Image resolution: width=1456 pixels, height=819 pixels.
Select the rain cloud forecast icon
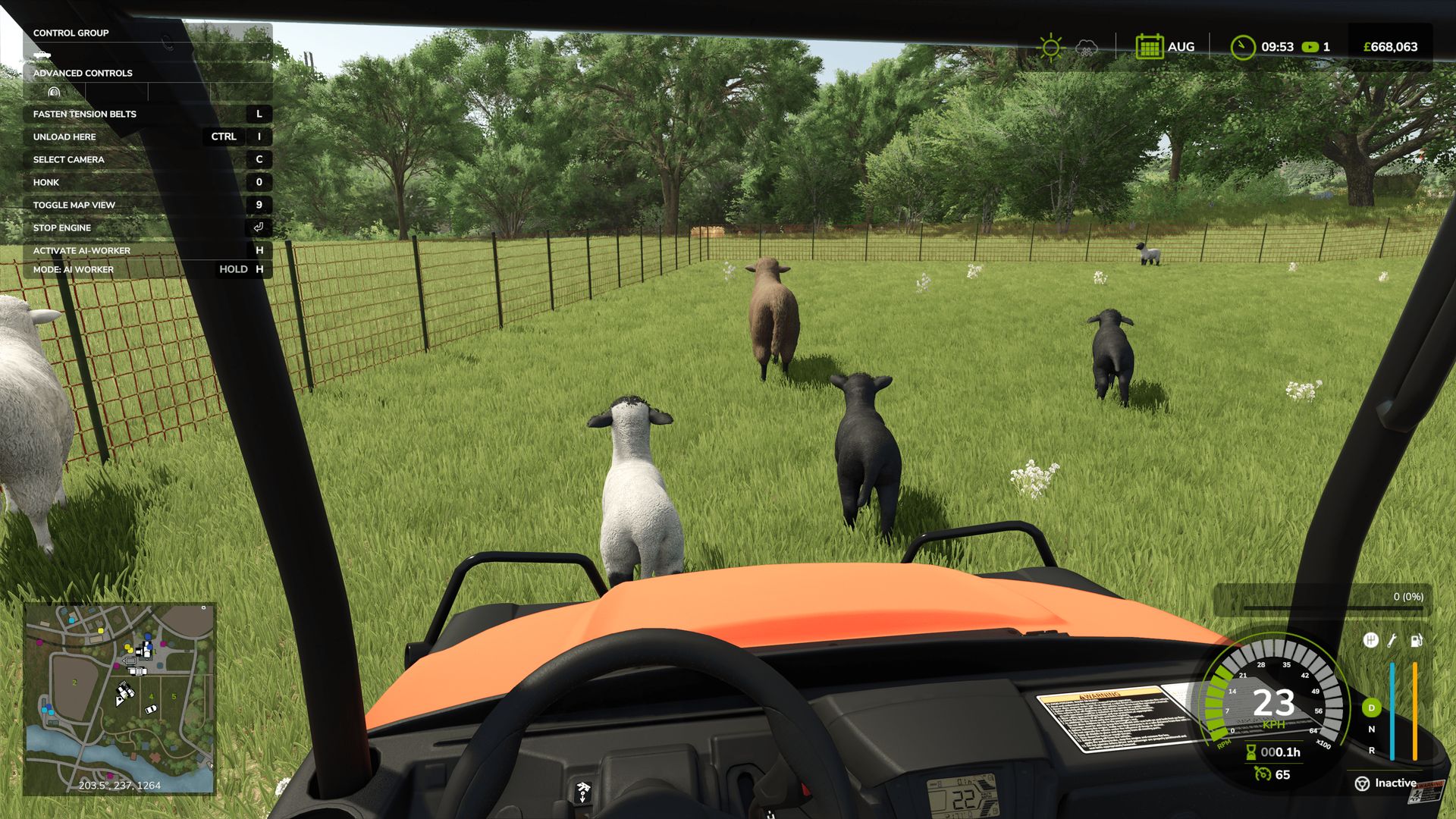[1087, 48]
